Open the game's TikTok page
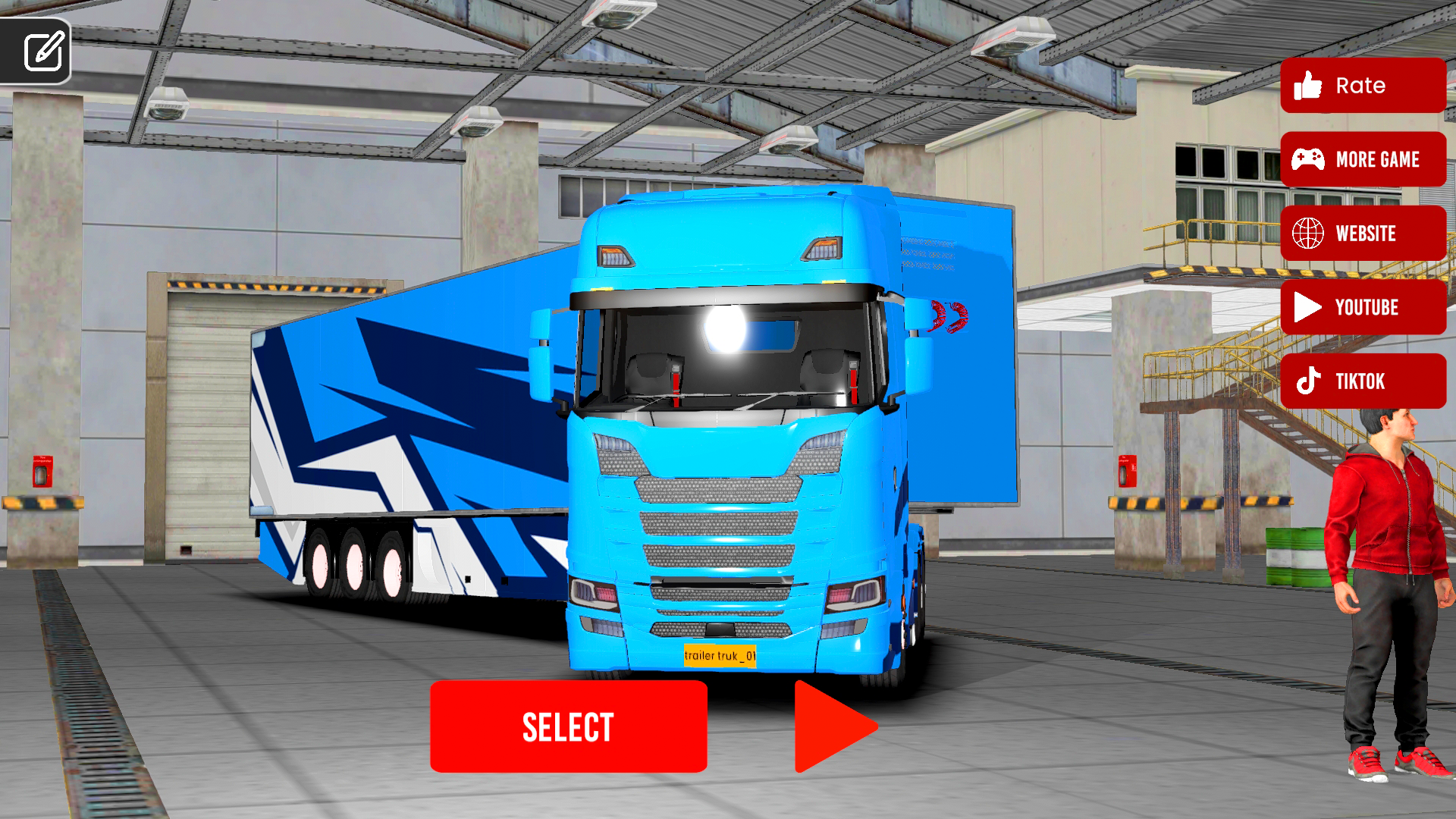The height and width of the screenshot is (819, 1456). [x=1362, y=381]
